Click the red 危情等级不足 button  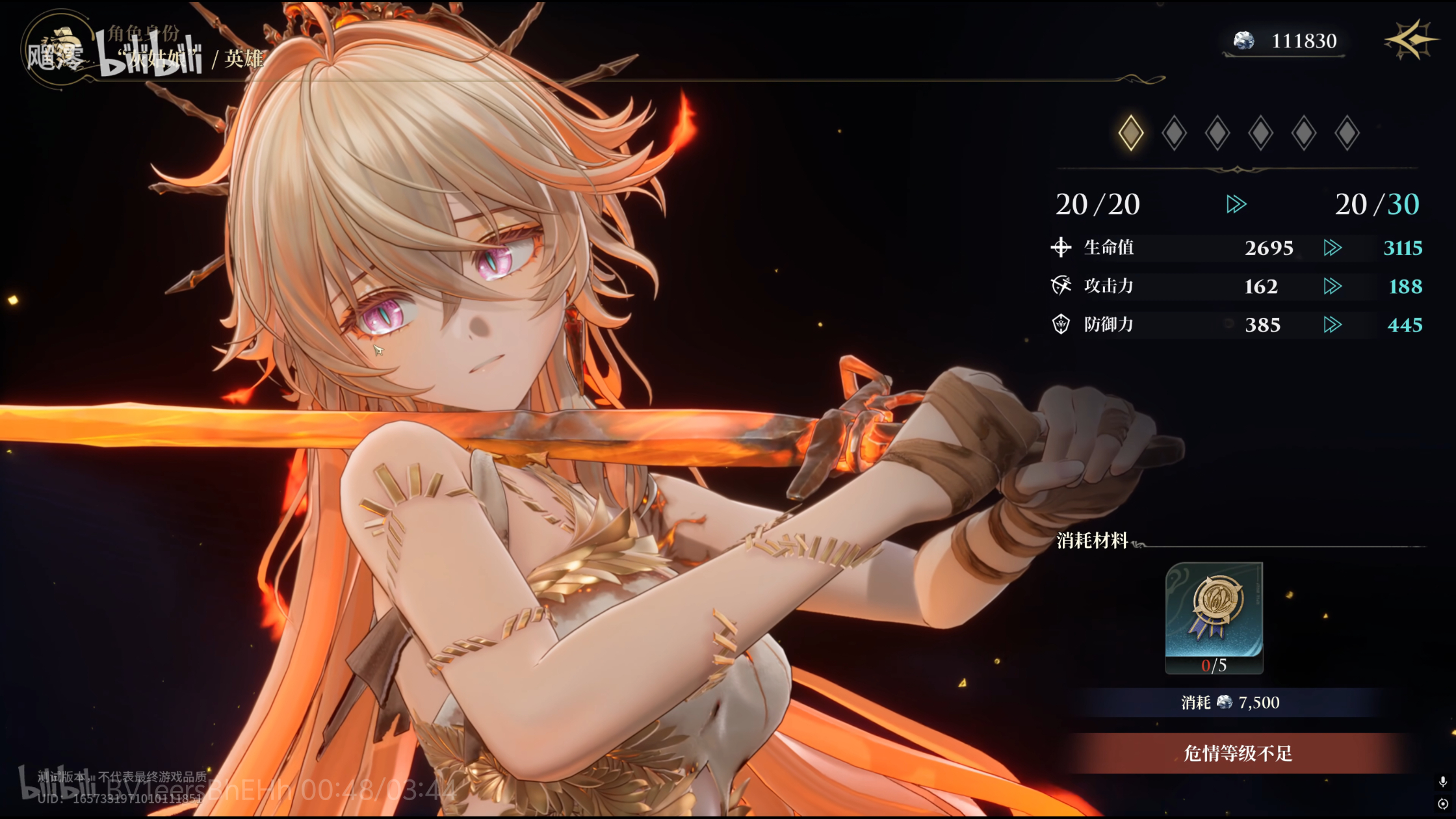pyautogui.click(x=1238, y=753)
